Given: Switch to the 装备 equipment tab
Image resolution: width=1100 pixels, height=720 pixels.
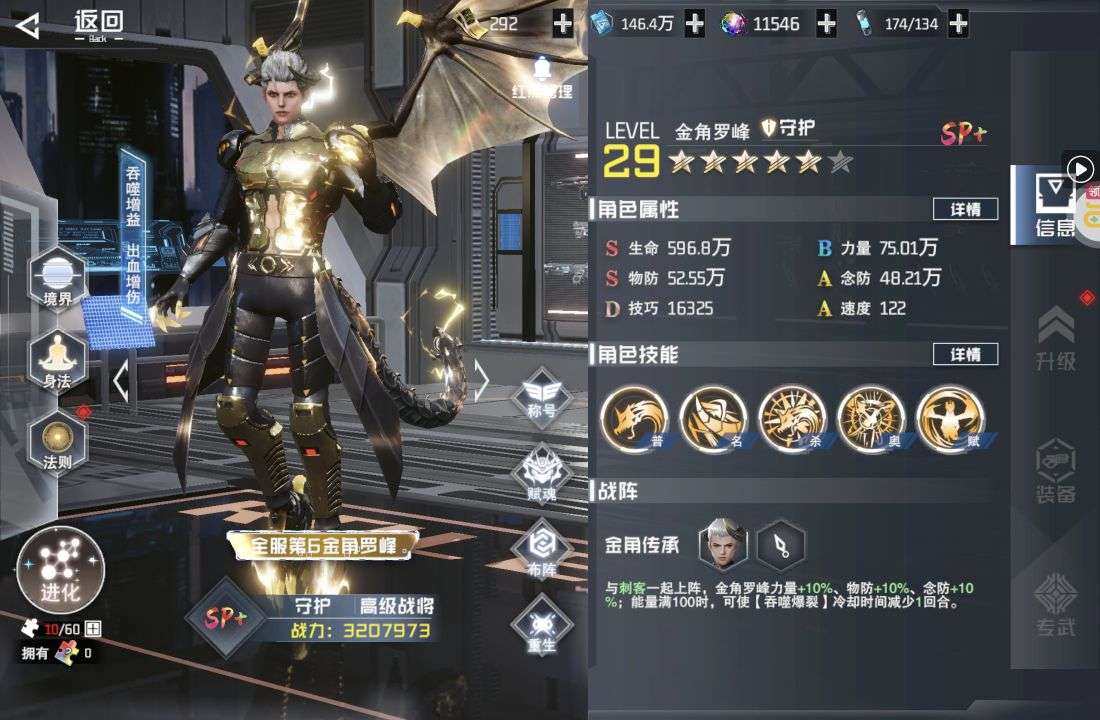Looking at the screenshot, I should [1056, 471].
